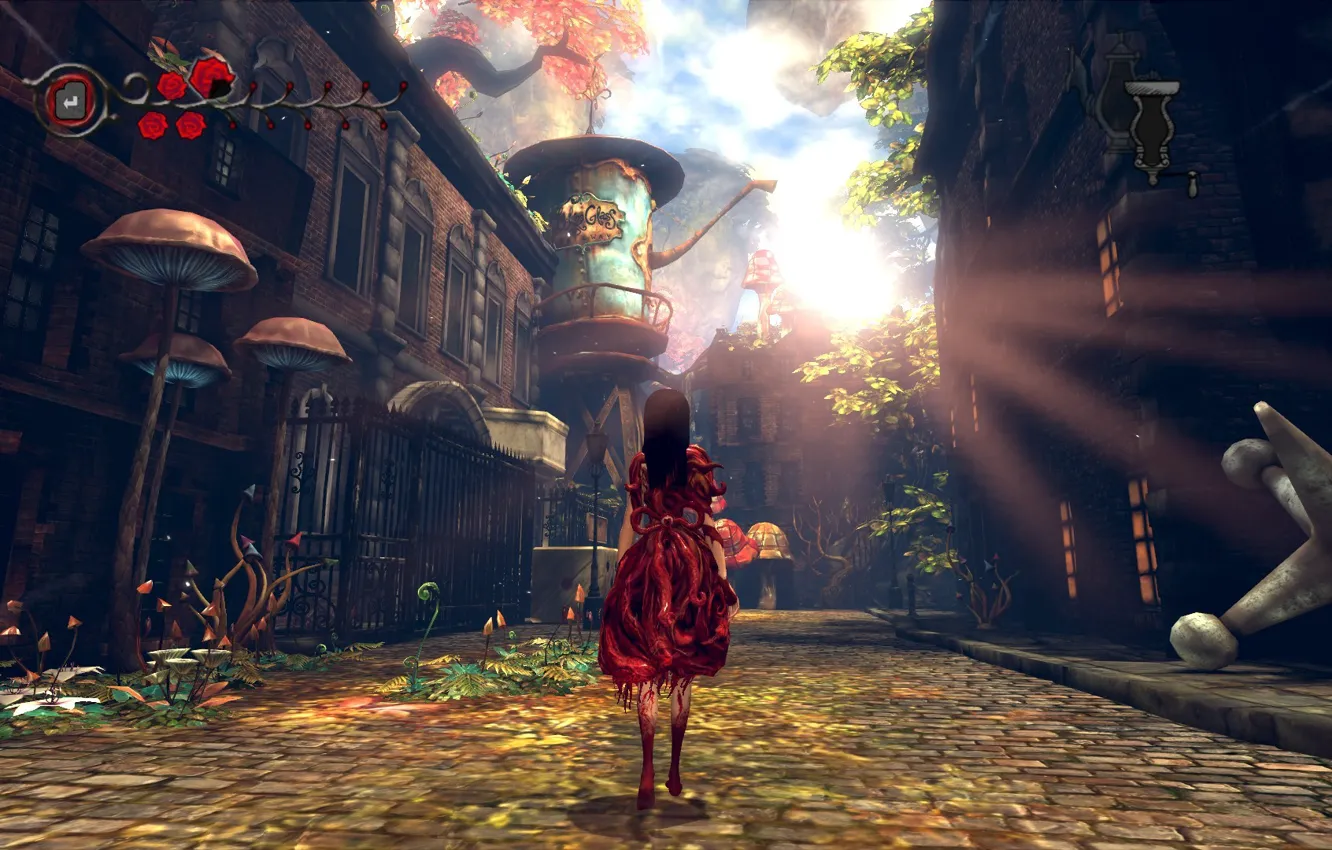Screen dimensions: 1332x850
Task: Toggle the first empty rosebud on the vine
Action: pos(252,84)
